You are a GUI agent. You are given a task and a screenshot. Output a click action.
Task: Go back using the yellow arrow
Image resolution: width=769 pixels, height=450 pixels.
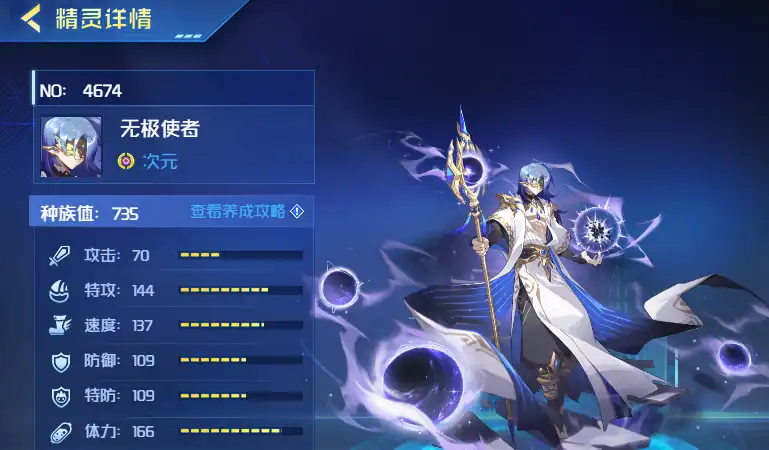[x=31, y=17]
